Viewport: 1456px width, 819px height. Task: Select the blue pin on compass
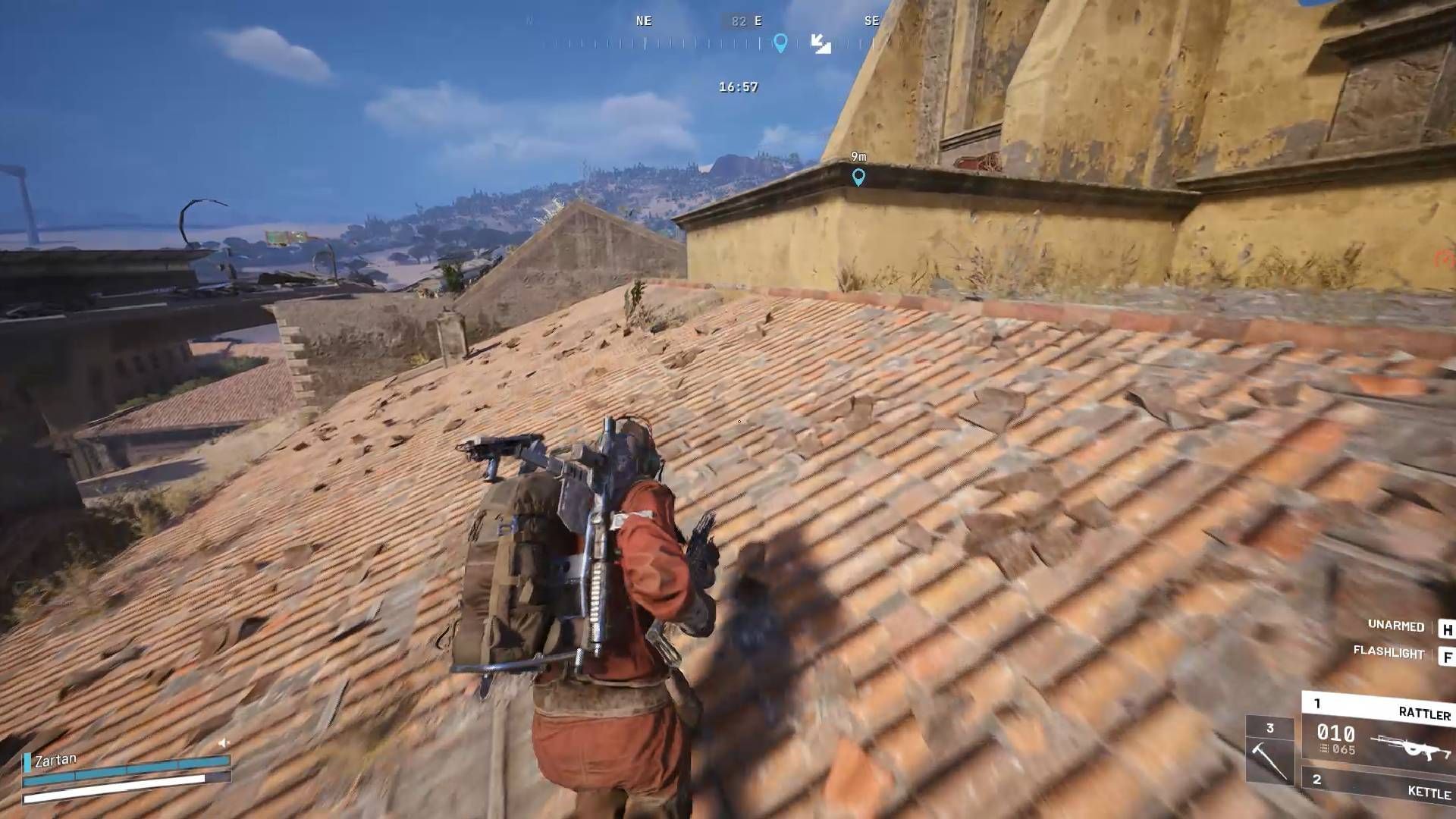[x=780, y=42]
